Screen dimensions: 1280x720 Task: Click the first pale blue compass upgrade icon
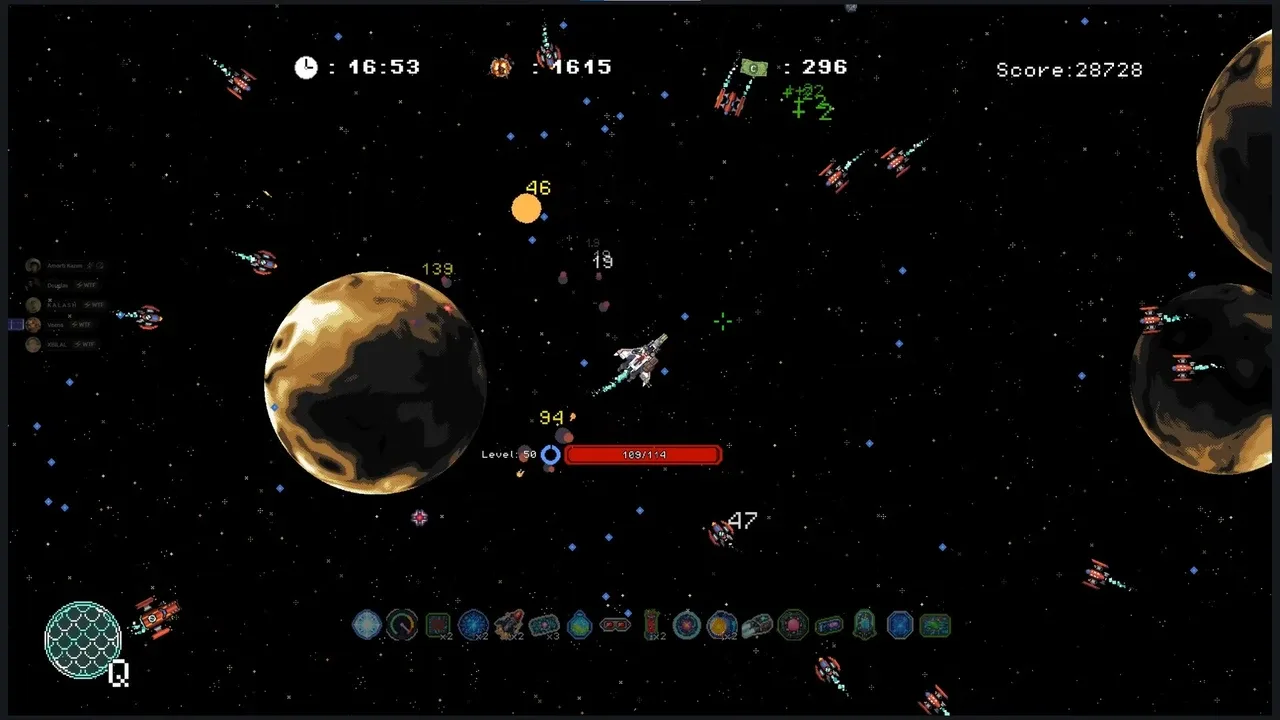367,626
